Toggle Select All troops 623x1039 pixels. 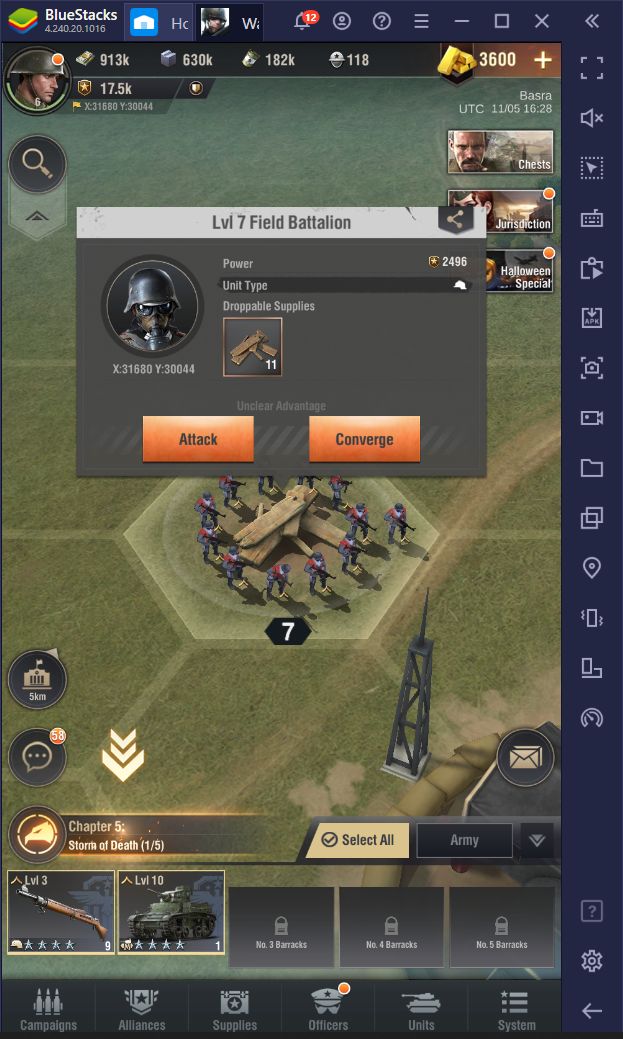pyautogui.click(x=358, y=840)
